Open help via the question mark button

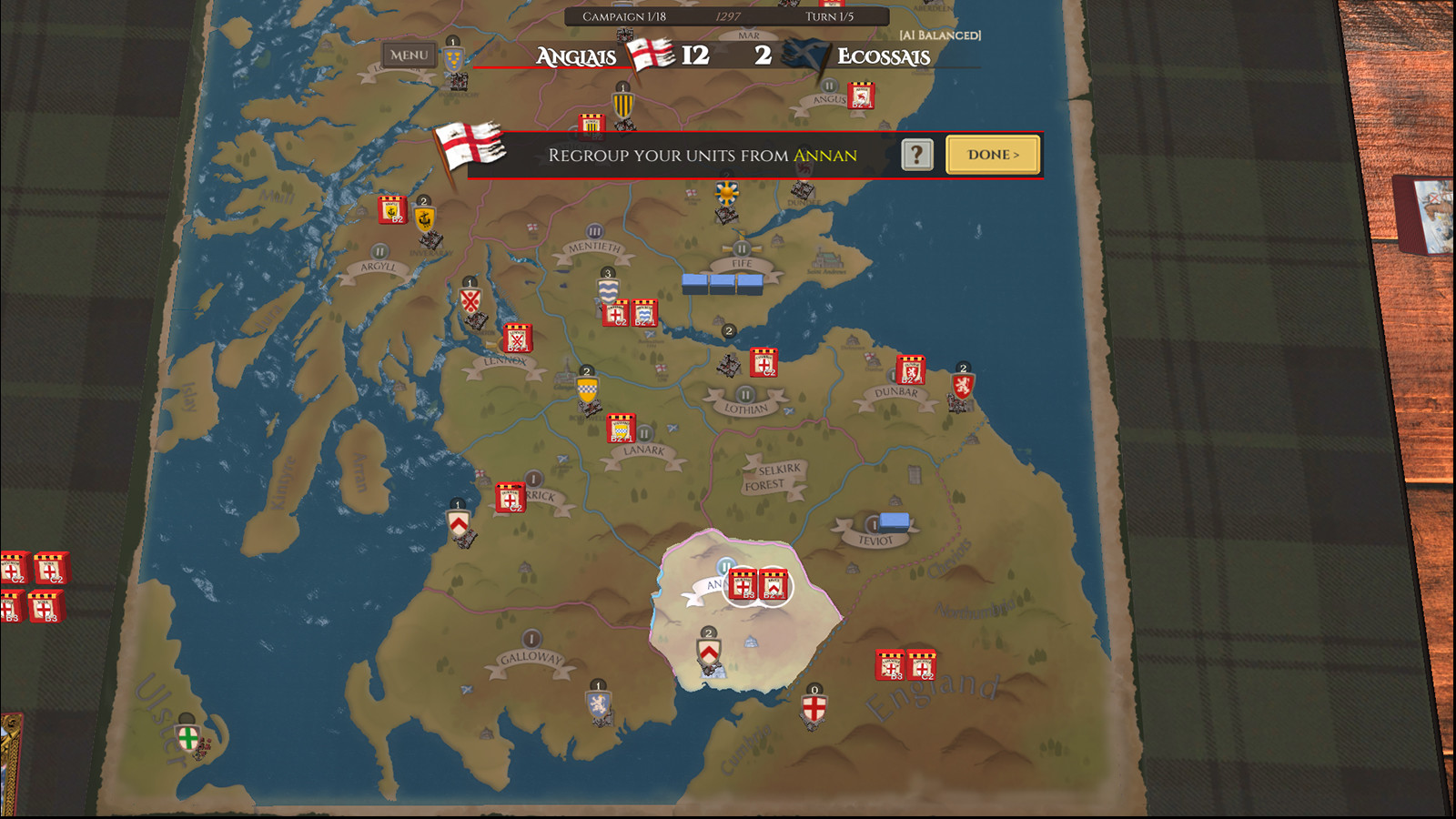pyautogui.click(x=918, y=155)
